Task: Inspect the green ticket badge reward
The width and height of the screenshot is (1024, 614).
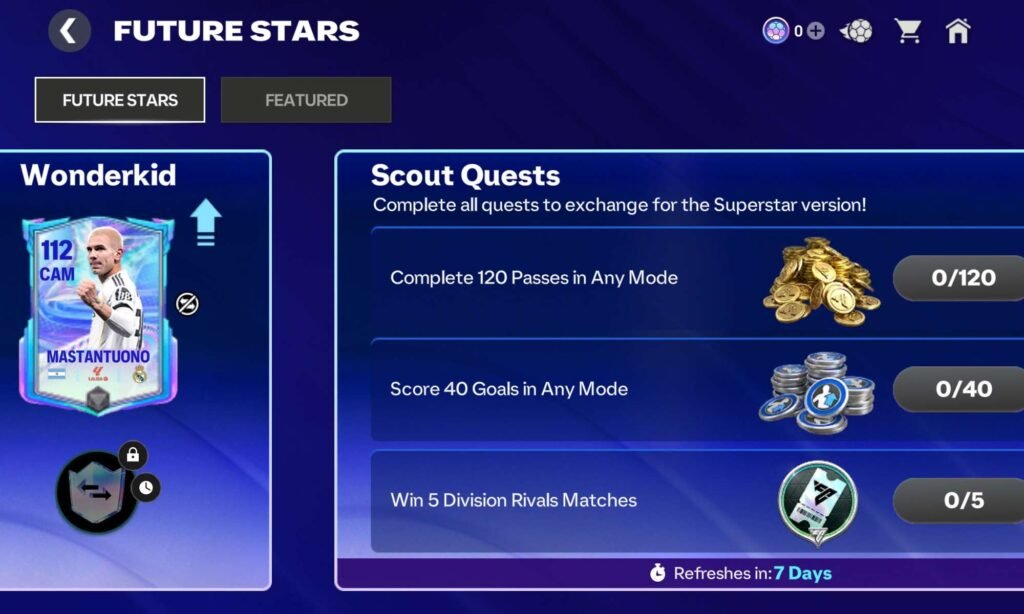Action: [x=818, y=502]
